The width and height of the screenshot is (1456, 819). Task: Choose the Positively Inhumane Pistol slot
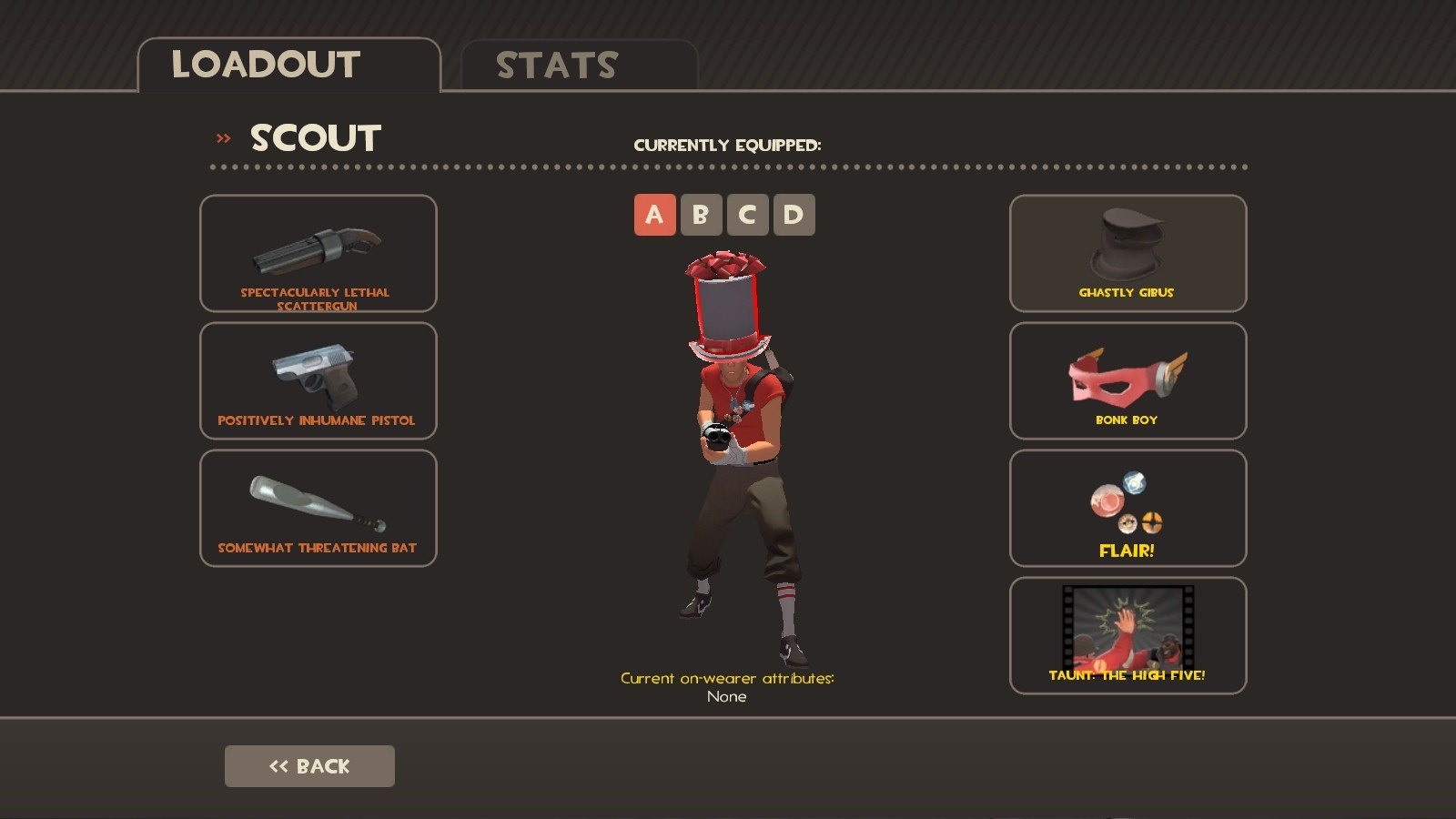318,381
